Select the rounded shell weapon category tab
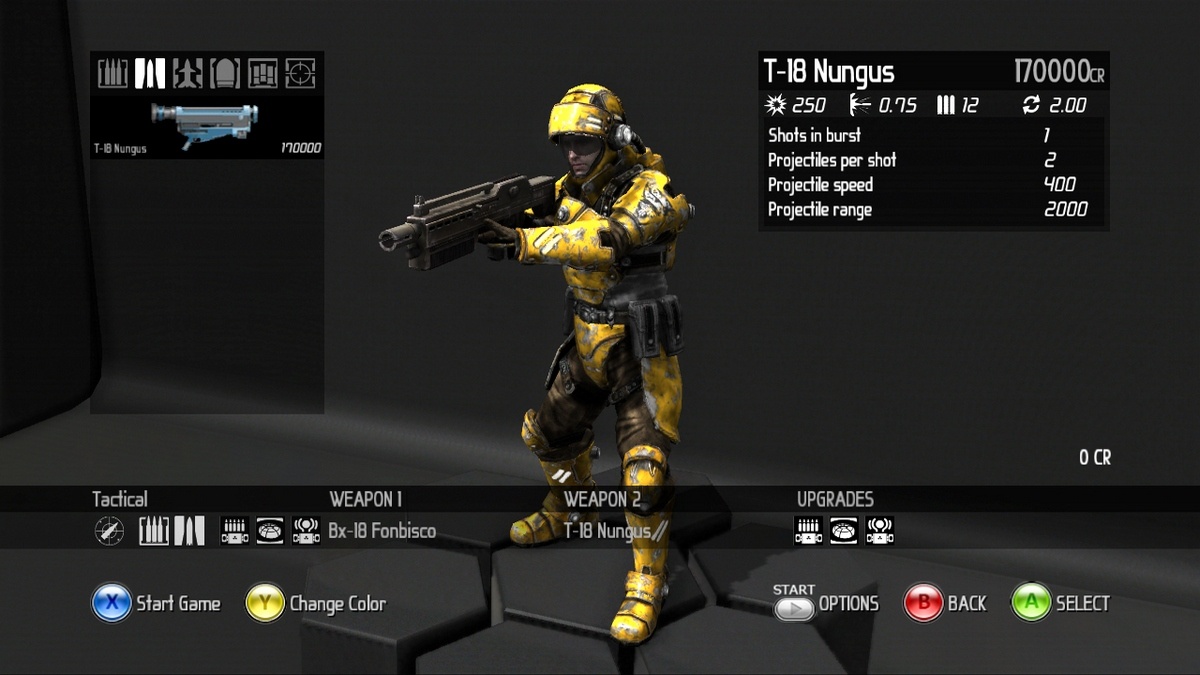 225,73
